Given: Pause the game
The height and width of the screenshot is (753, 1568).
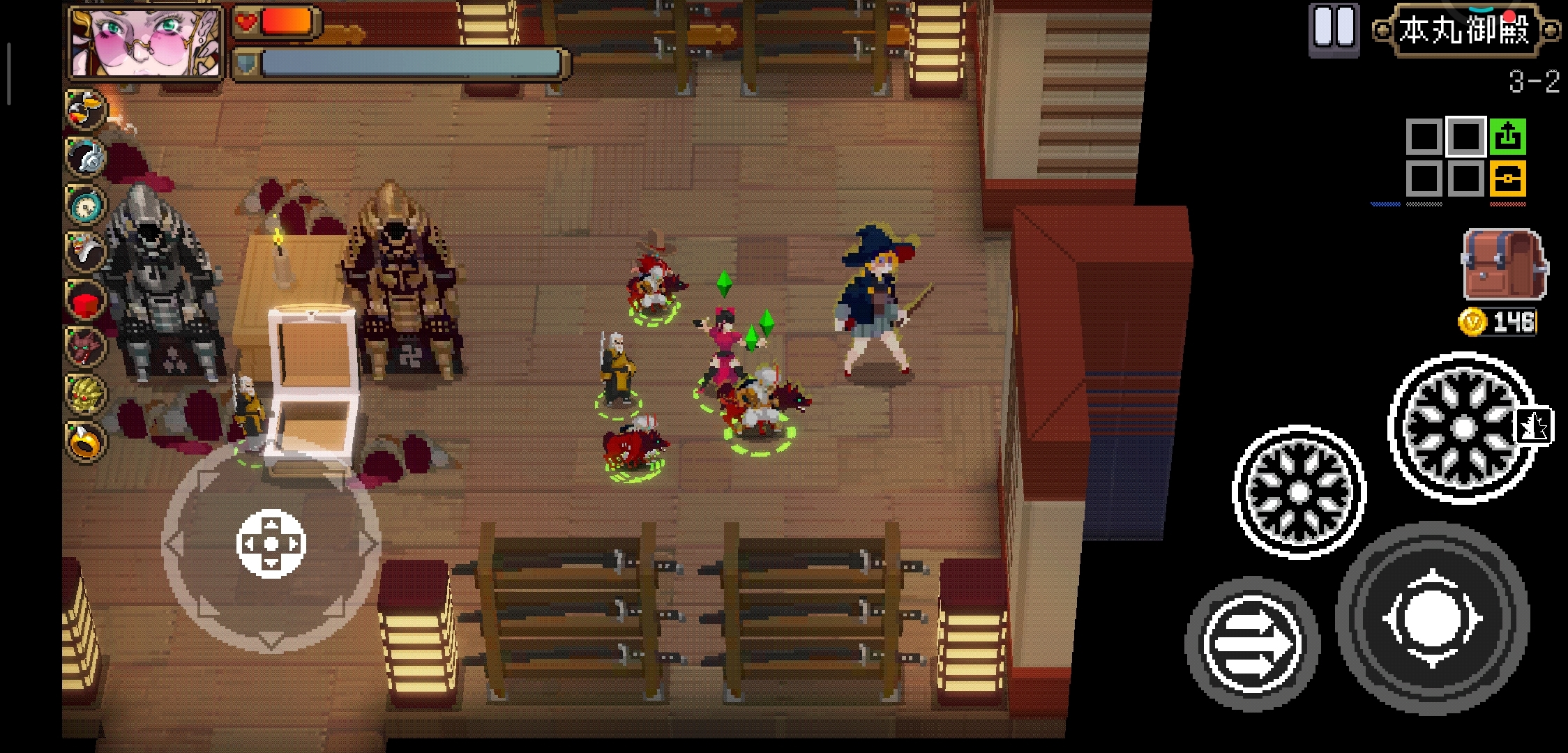Looking at the screenshot, I should point(1333,29).
